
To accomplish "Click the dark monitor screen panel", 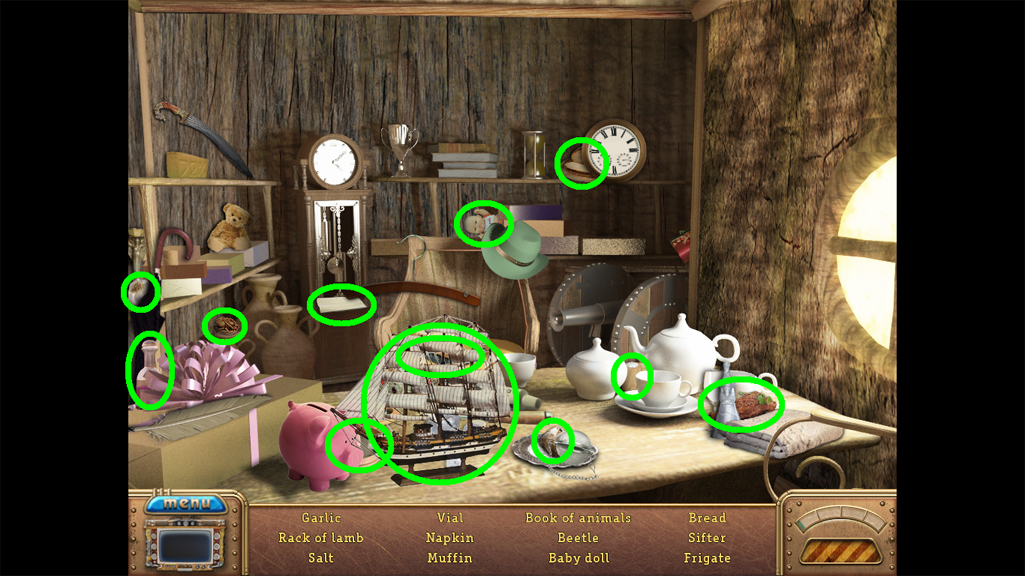I will coord(187,546).
